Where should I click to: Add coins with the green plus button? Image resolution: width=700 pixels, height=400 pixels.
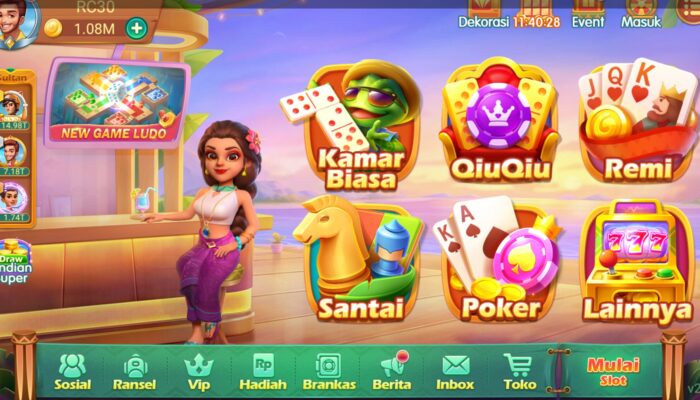pos(136,28)
